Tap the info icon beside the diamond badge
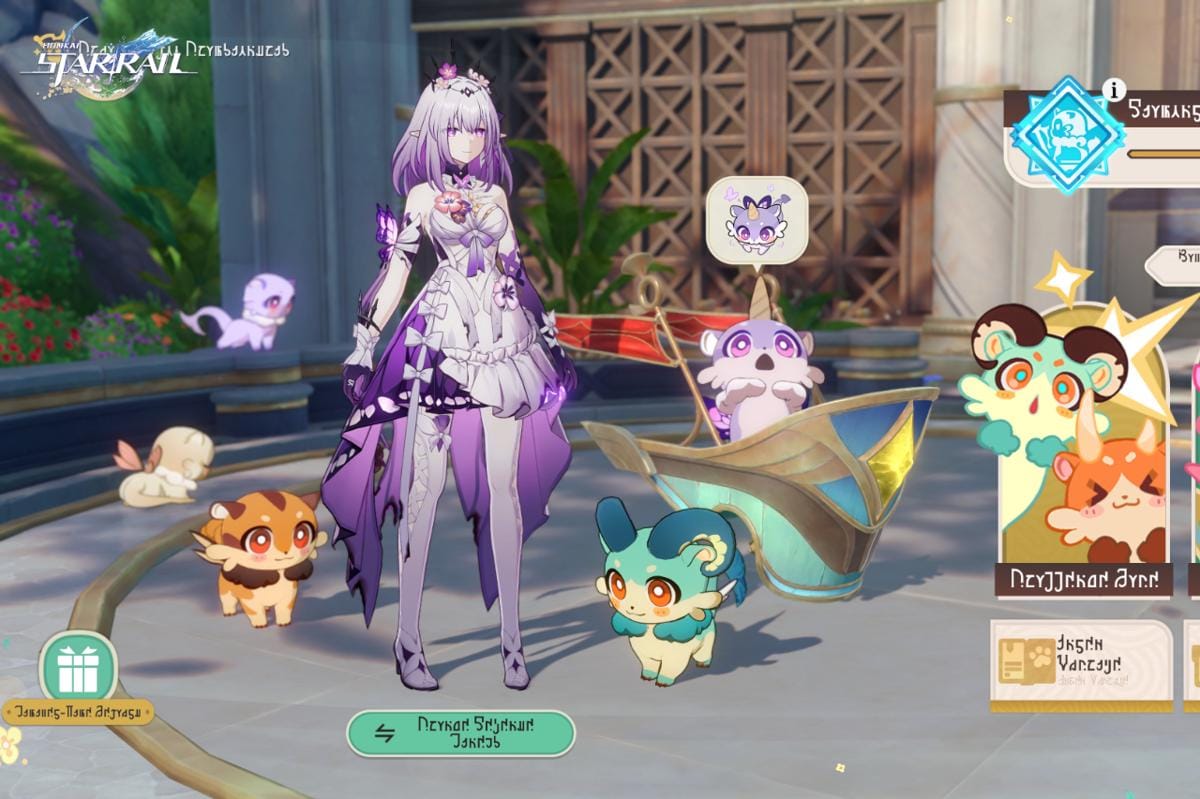Screen dimensions: 1200x799 click(x=1113, y=90)
